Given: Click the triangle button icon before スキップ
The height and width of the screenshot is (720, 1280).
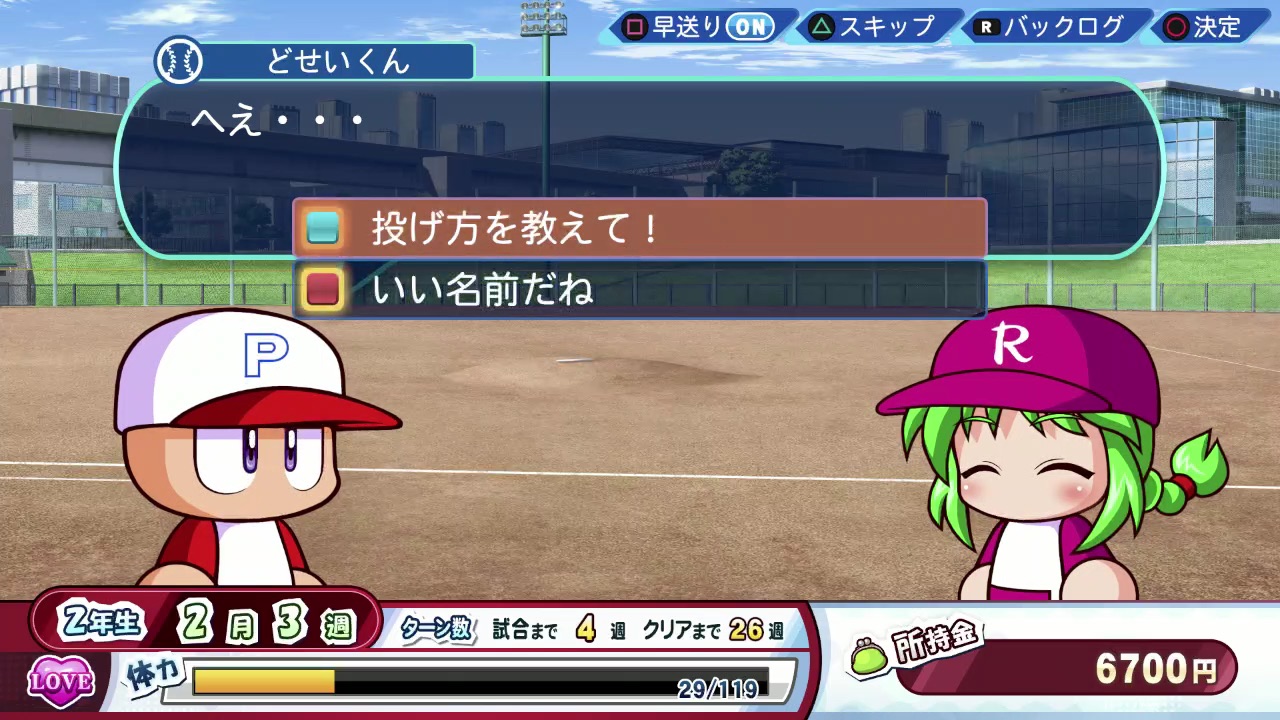Looking at the screenshot, I should point(820,28).
